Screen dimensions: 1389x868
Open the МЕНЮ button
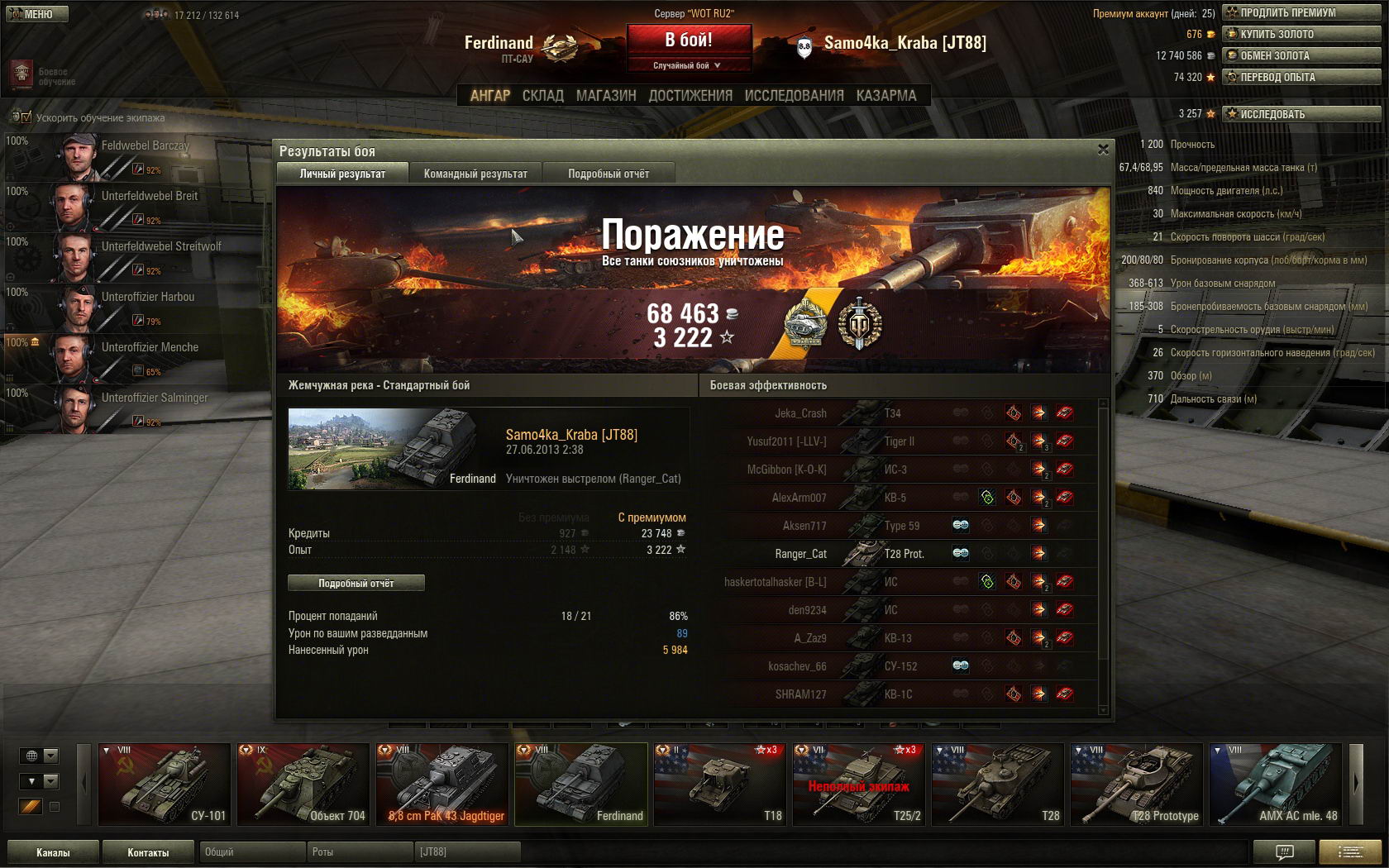point(35,14)
